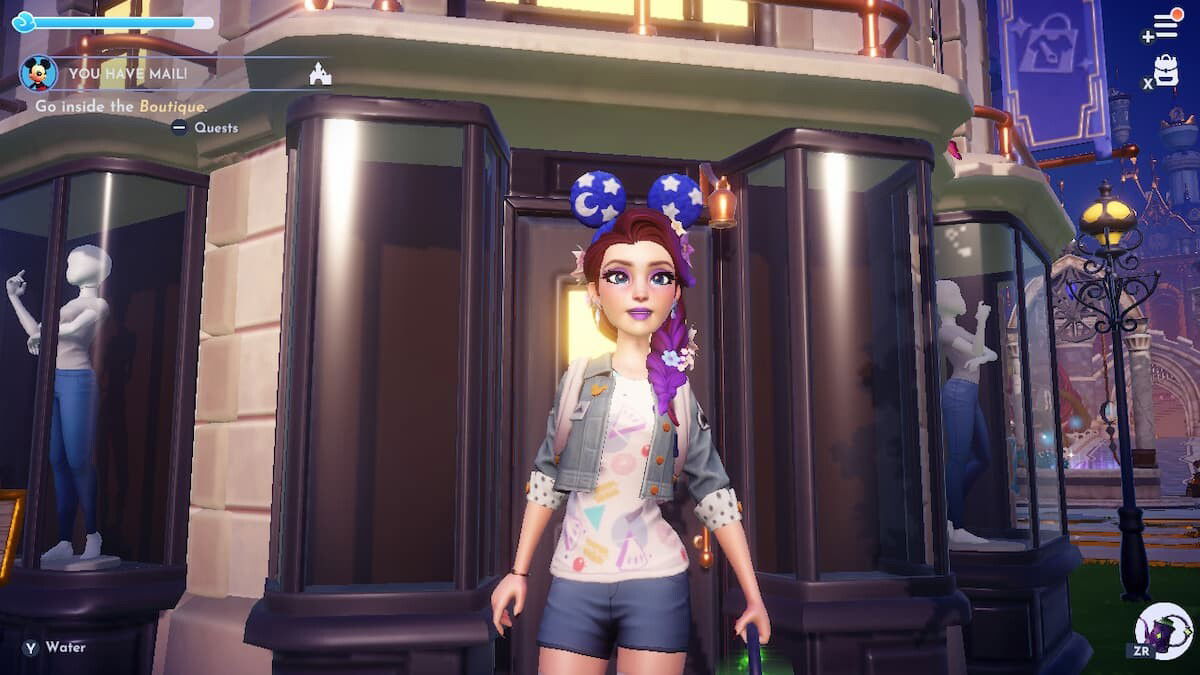Open the backpack inventory icon
Screen dimensions: 1200x675
1166,70
